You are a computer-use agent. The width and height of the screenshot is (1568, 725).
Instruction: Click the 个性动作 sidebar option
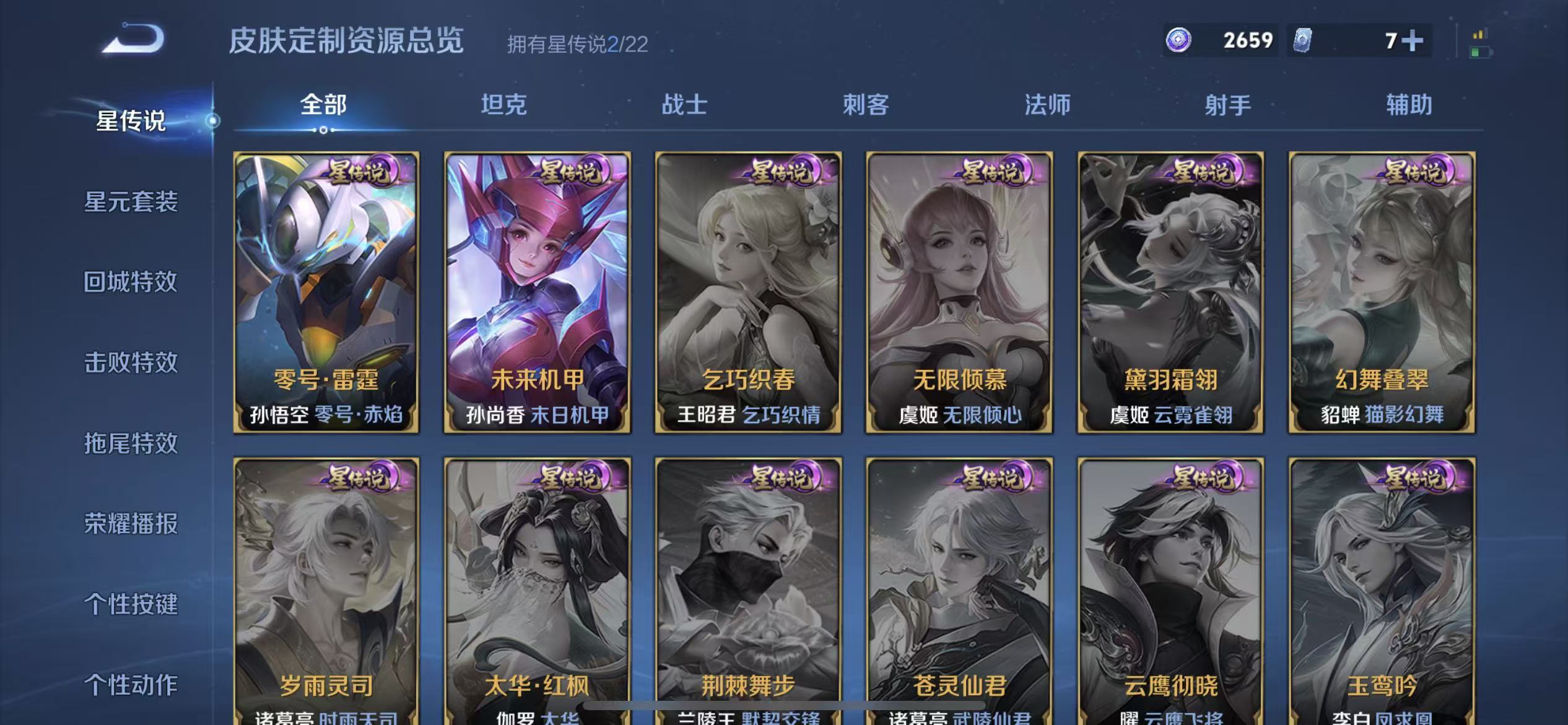[129, 685]
